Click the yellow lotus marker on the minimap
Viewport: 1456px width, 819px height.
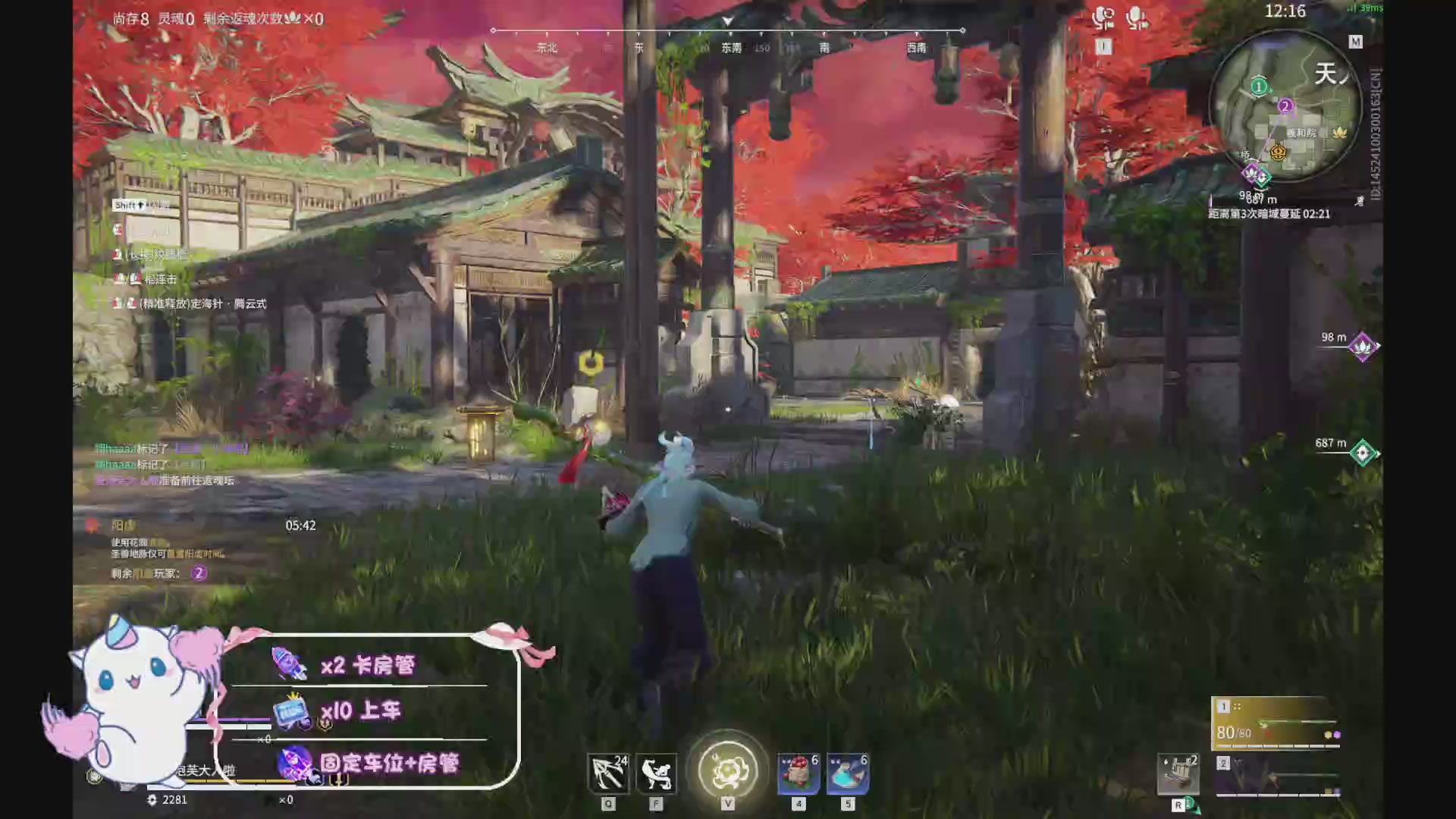pos(1338,133)
